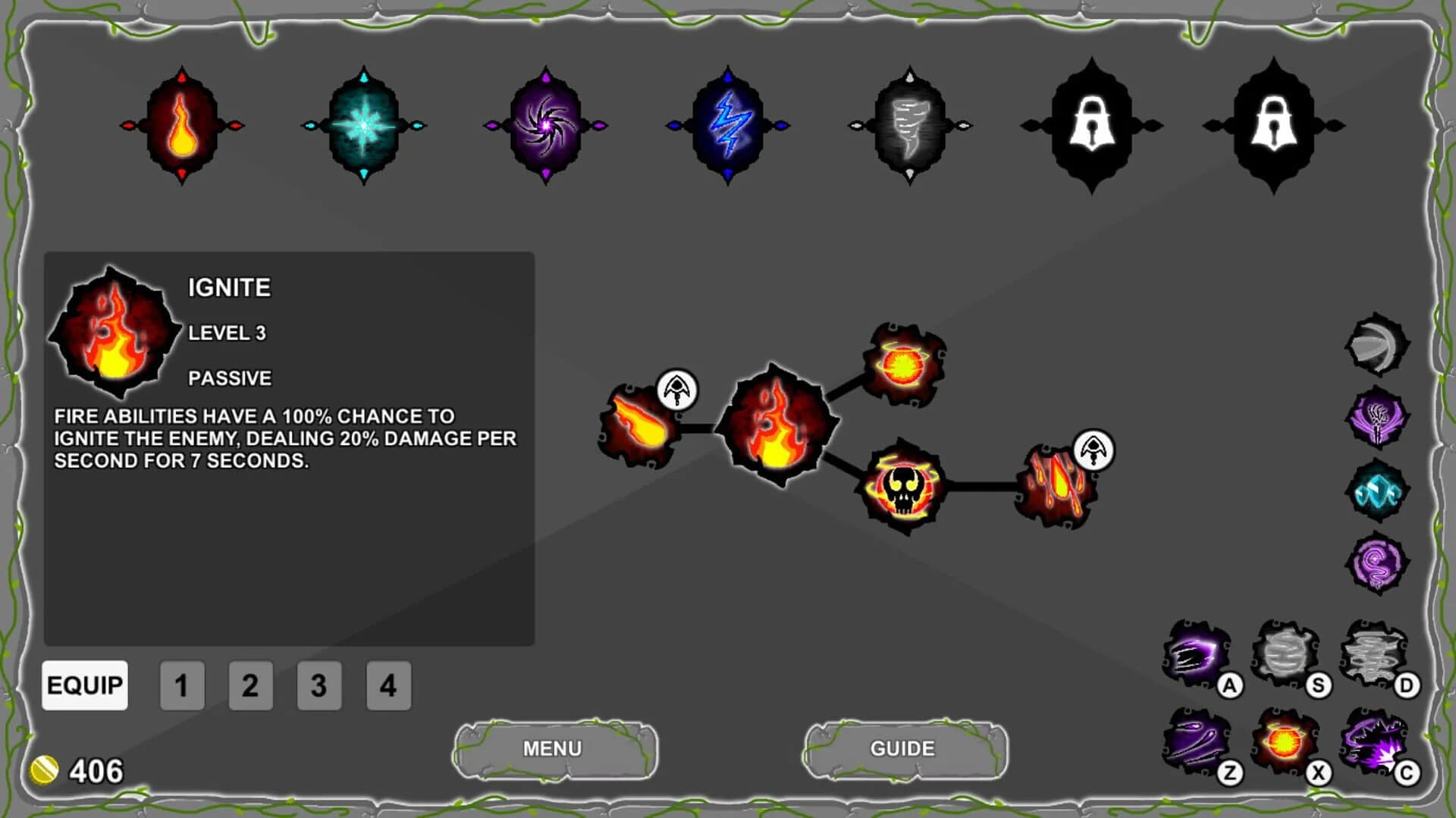Select the tornado element icon
The width and height of the screenshot is (1456, 818).
click(x=909, y=125)
